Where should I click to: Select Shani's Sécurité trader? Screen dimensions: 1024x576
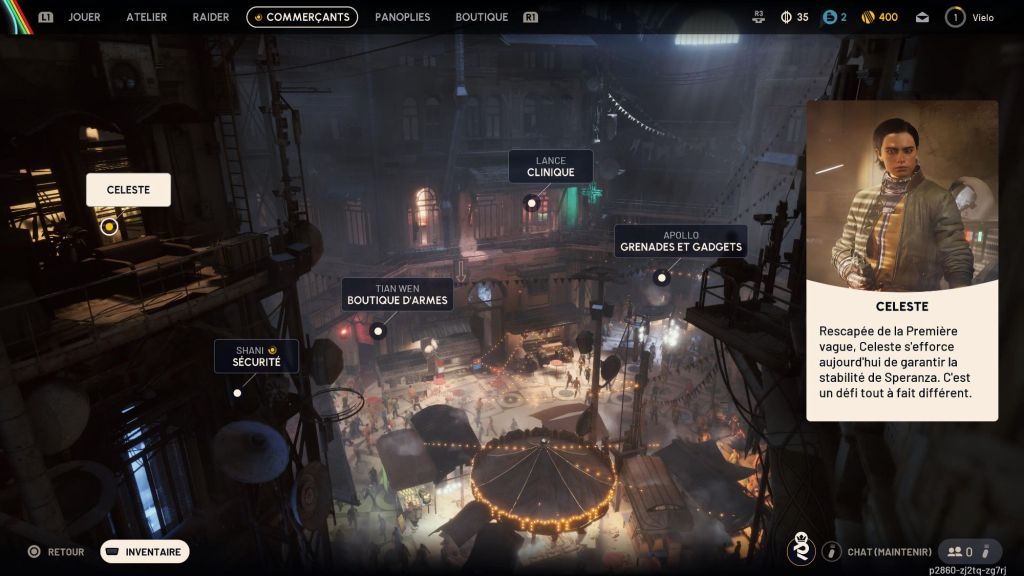tap(256, 356)
